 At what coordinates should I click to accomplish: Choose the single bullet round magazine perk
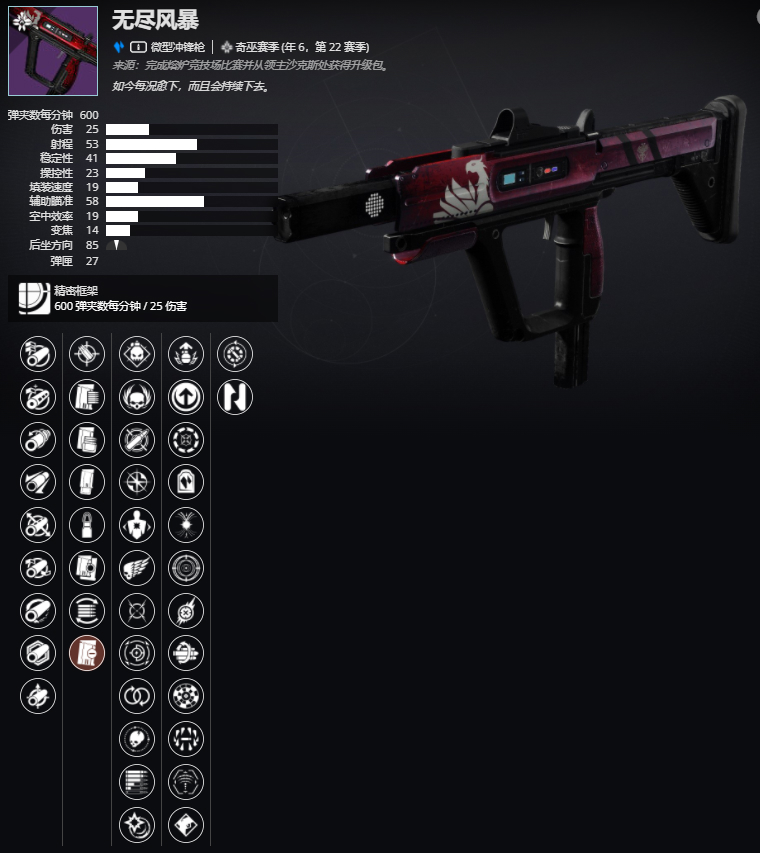tap(87, 524)
